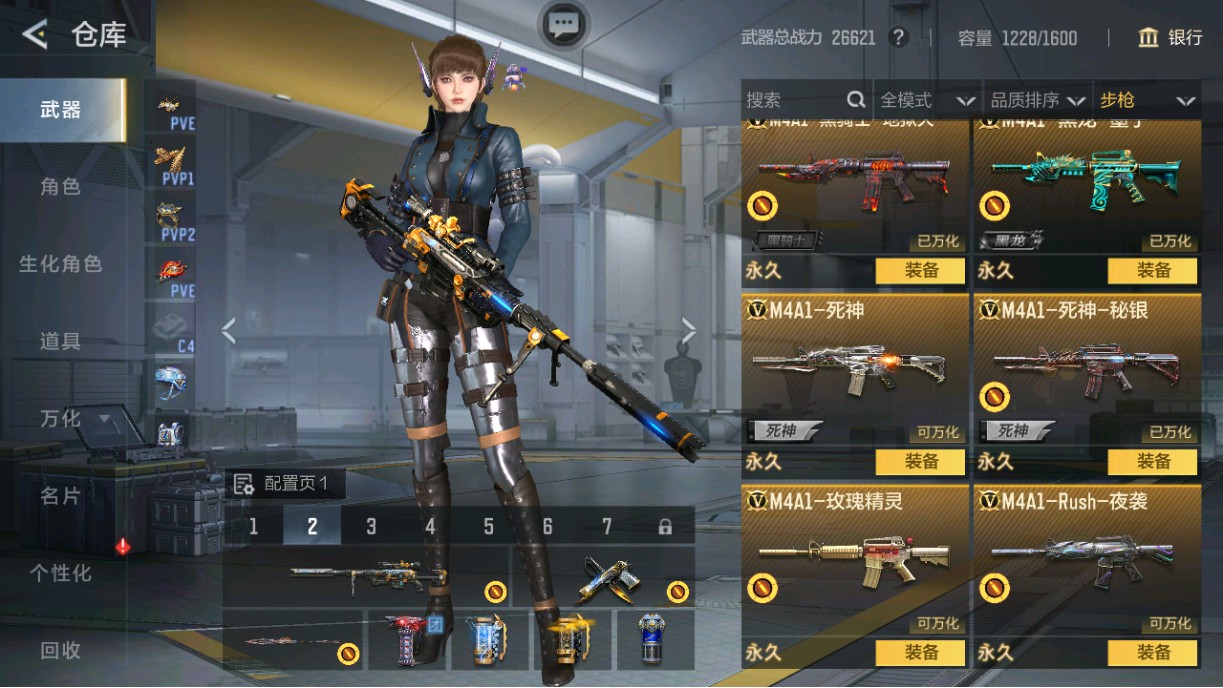Equip the M4A1-玫瑰精灵 rifle

[921, 653]
